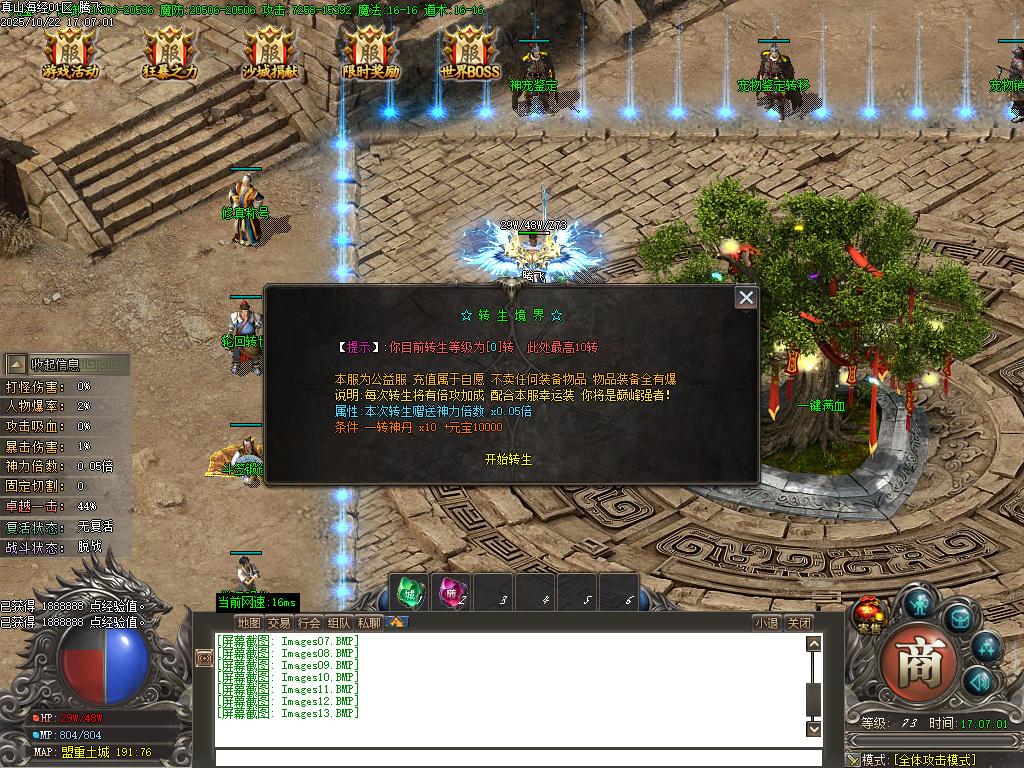Open the 沙城捐献 icon
The height and width of the screenshot is (768, 1024).
click(270, 53)
